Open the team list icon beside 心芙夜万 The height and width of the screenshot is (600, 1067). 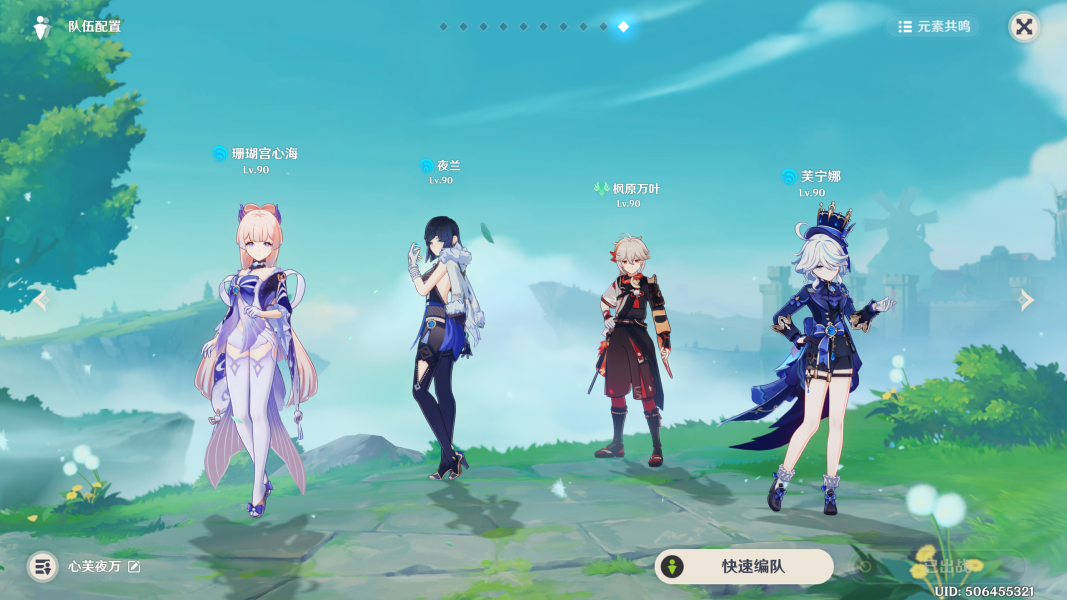coord(42,567)
